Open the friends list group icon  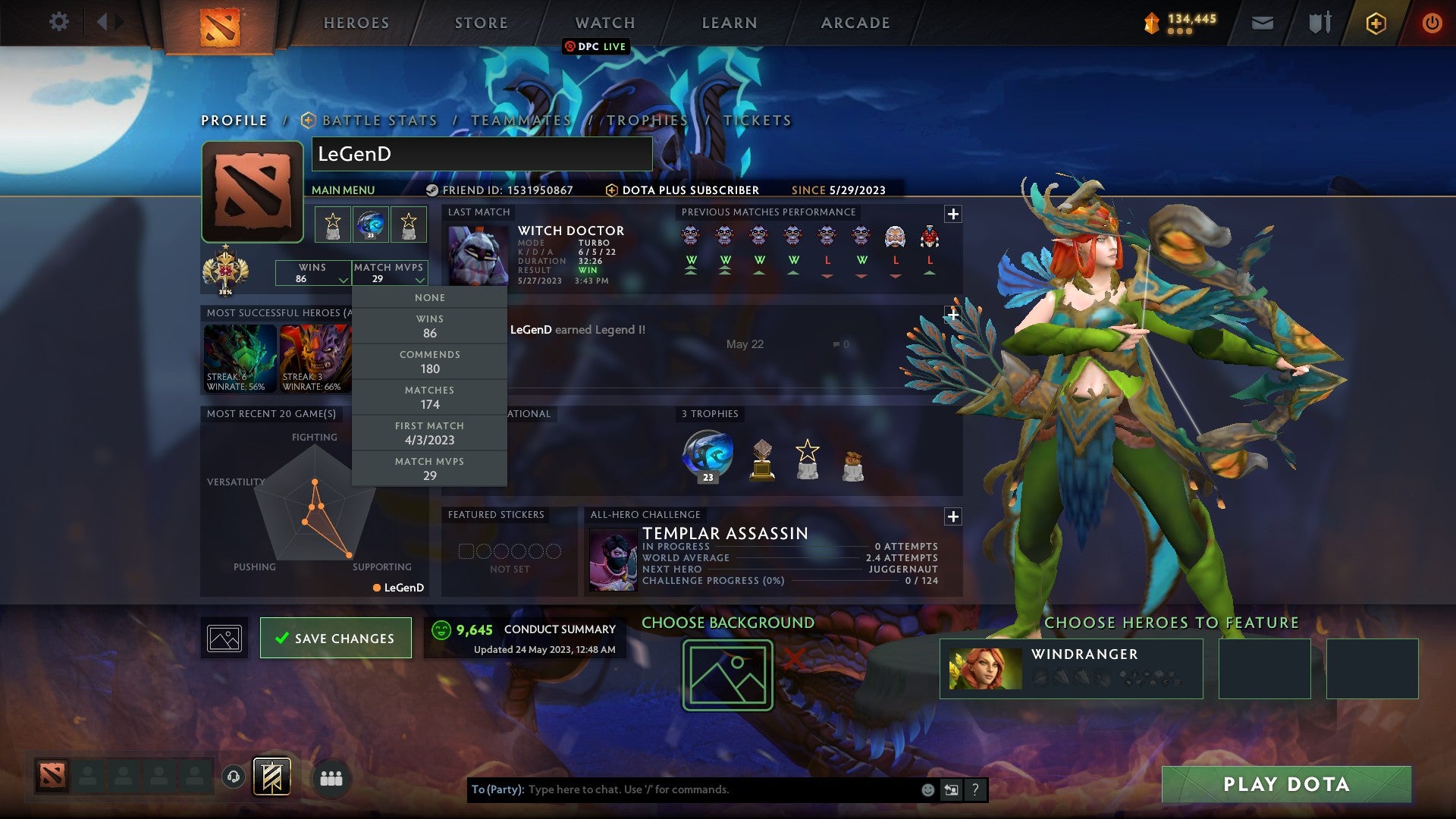pyautogui.click(x=331, y=778)
